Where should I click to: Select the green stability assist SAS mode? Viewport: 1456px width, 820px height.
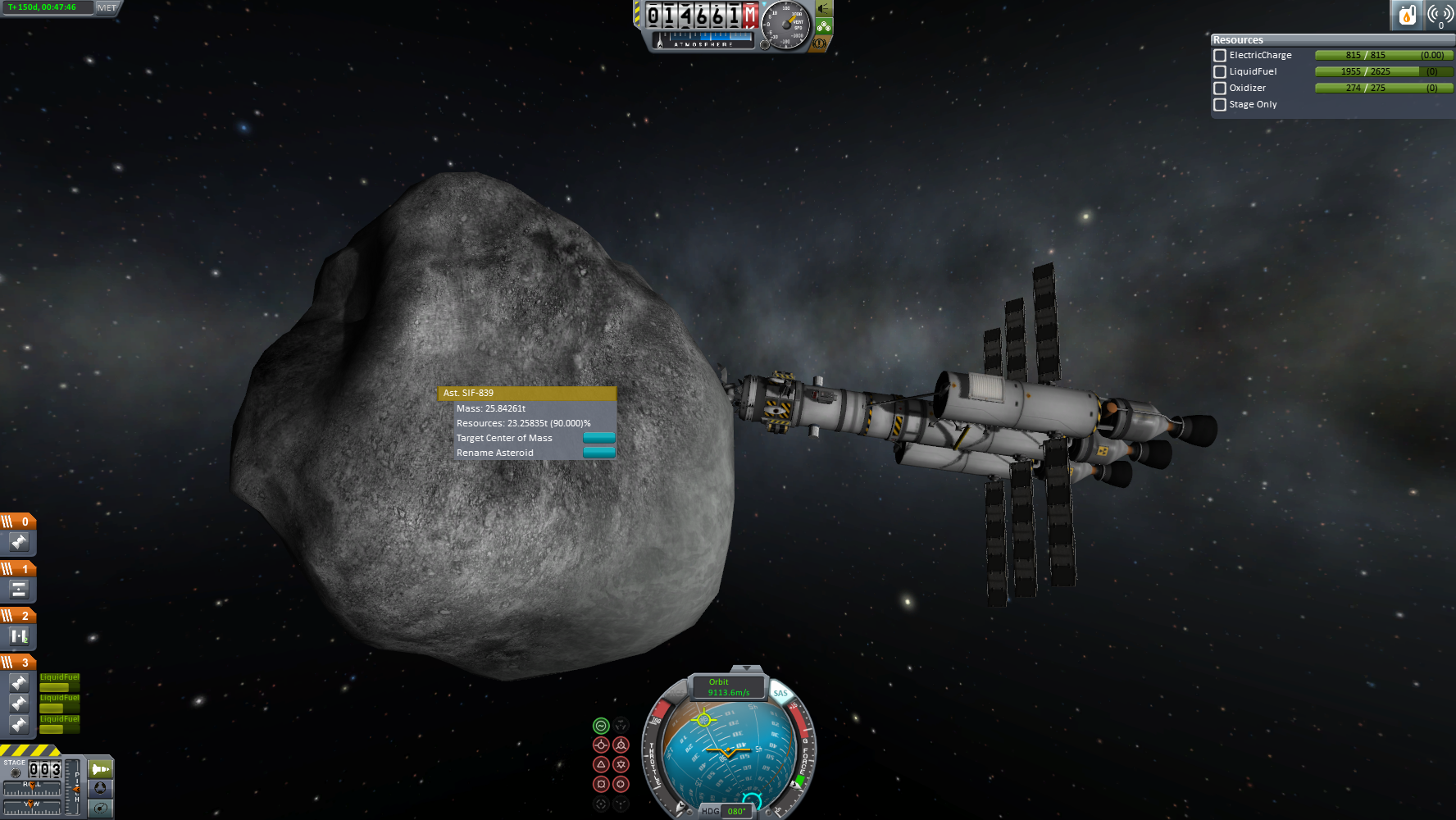pyautogui.click(x=601, y=726)
